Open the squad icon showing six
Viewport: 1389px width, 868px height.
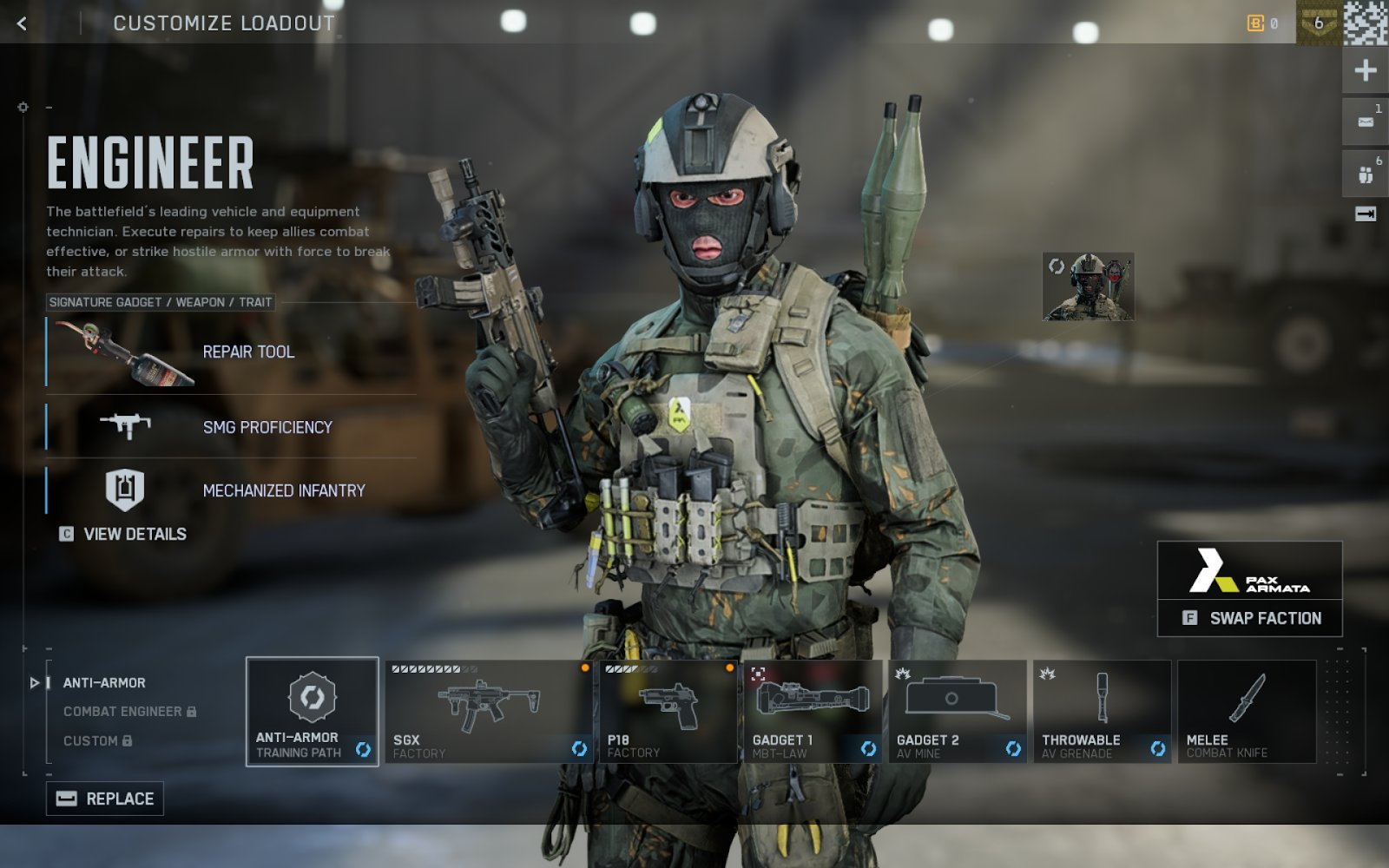1365,174
